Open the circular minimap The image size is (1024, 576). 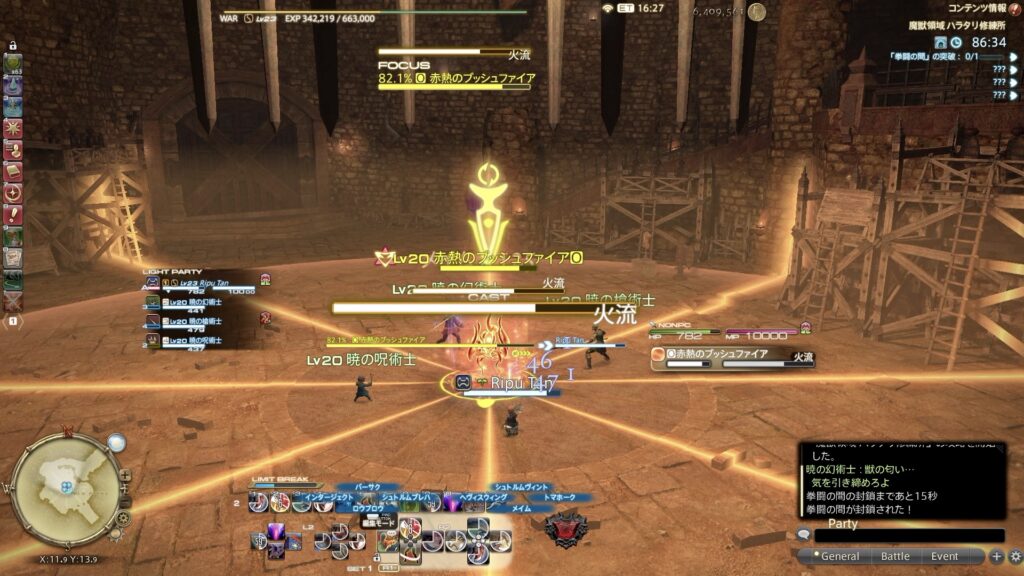[x=67, y=486]
